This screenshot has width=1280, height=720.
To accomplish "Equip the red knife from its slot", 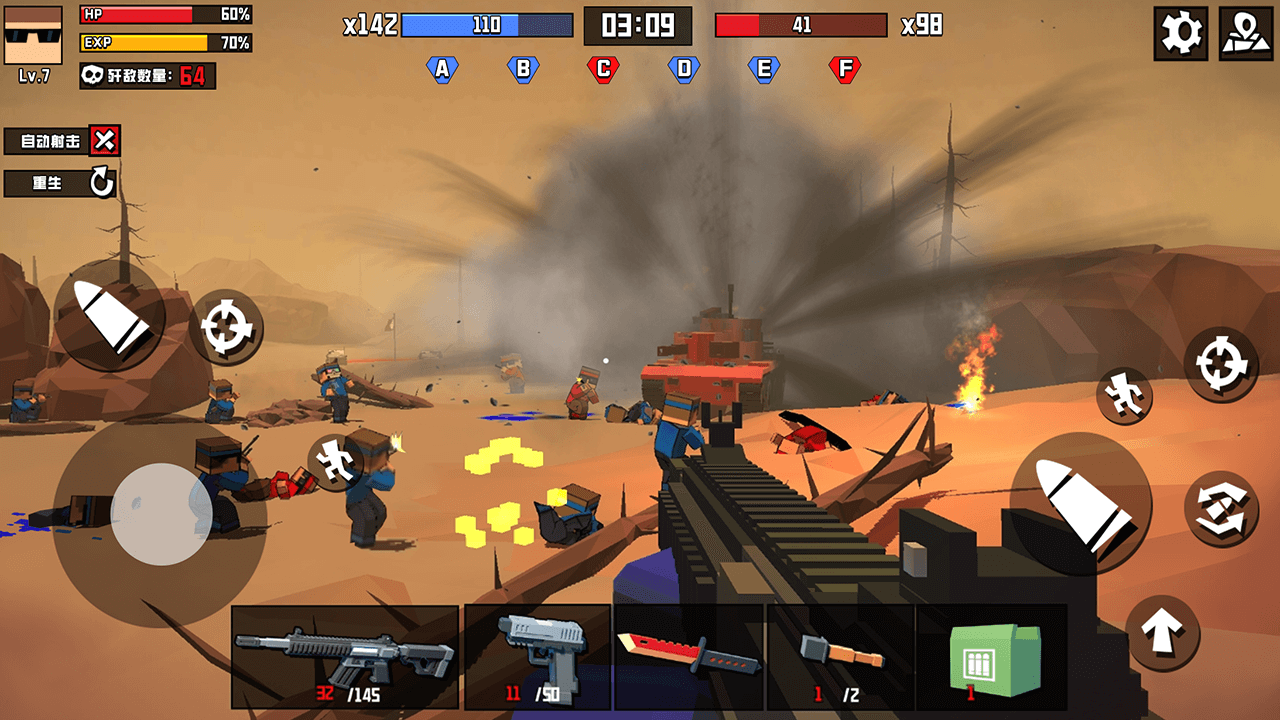I will 690,655.
